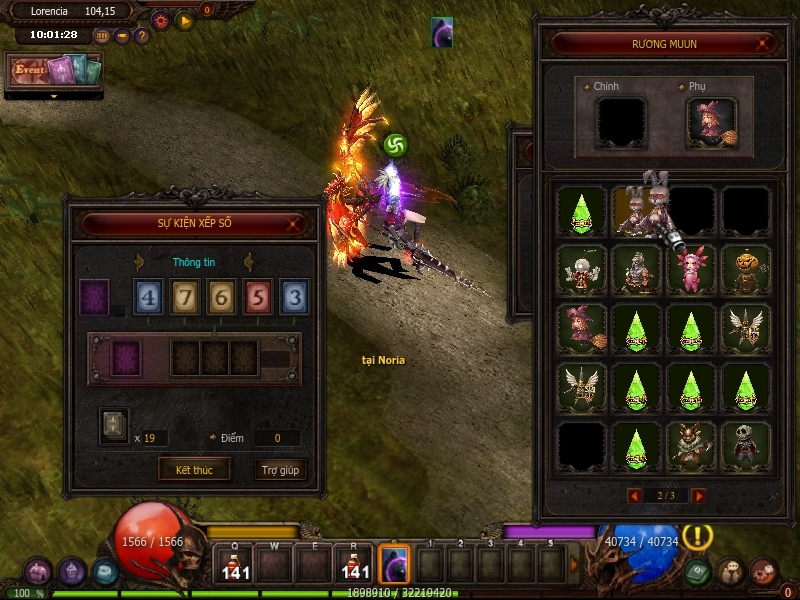Viewport: 800px width, 600px height.
Task: Use the Q slot health potion
Action: point(236,565)
